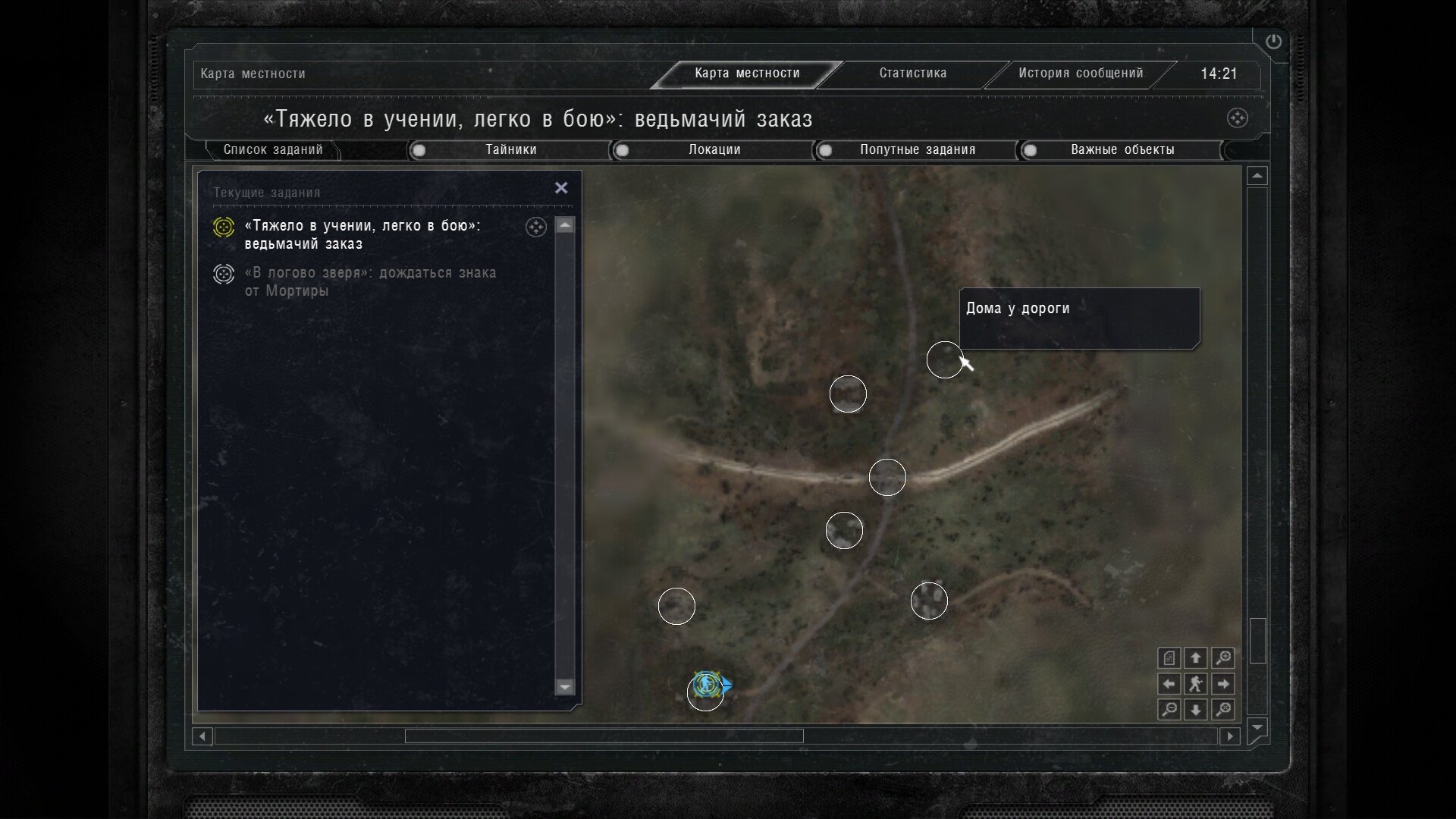1456x819 pixels.
Task: Click the power icon in top-right corner
Action: tap(1273, 42)
